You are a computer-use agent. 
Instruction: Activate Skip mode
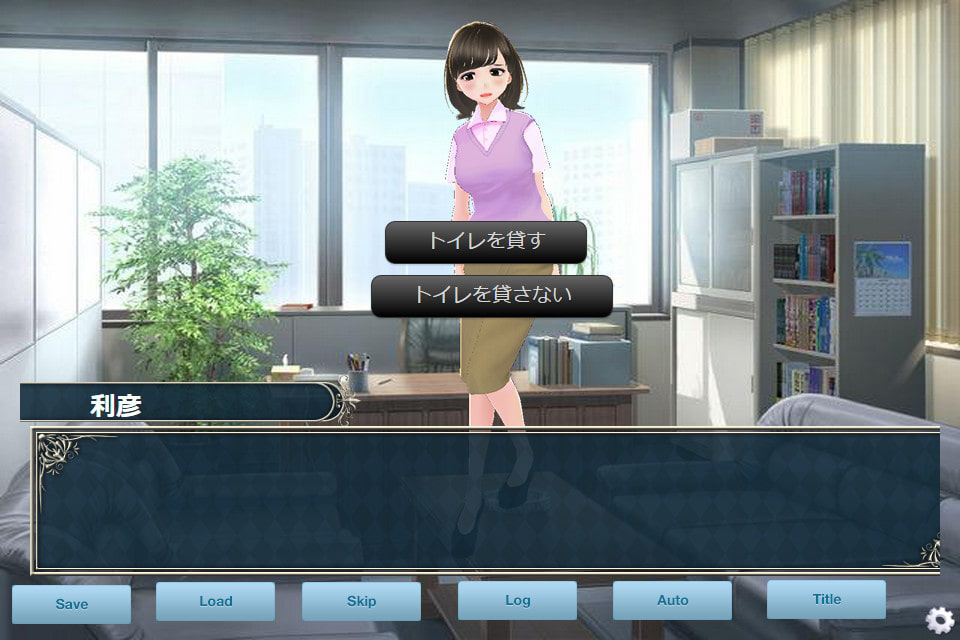[x=361, y=601]
